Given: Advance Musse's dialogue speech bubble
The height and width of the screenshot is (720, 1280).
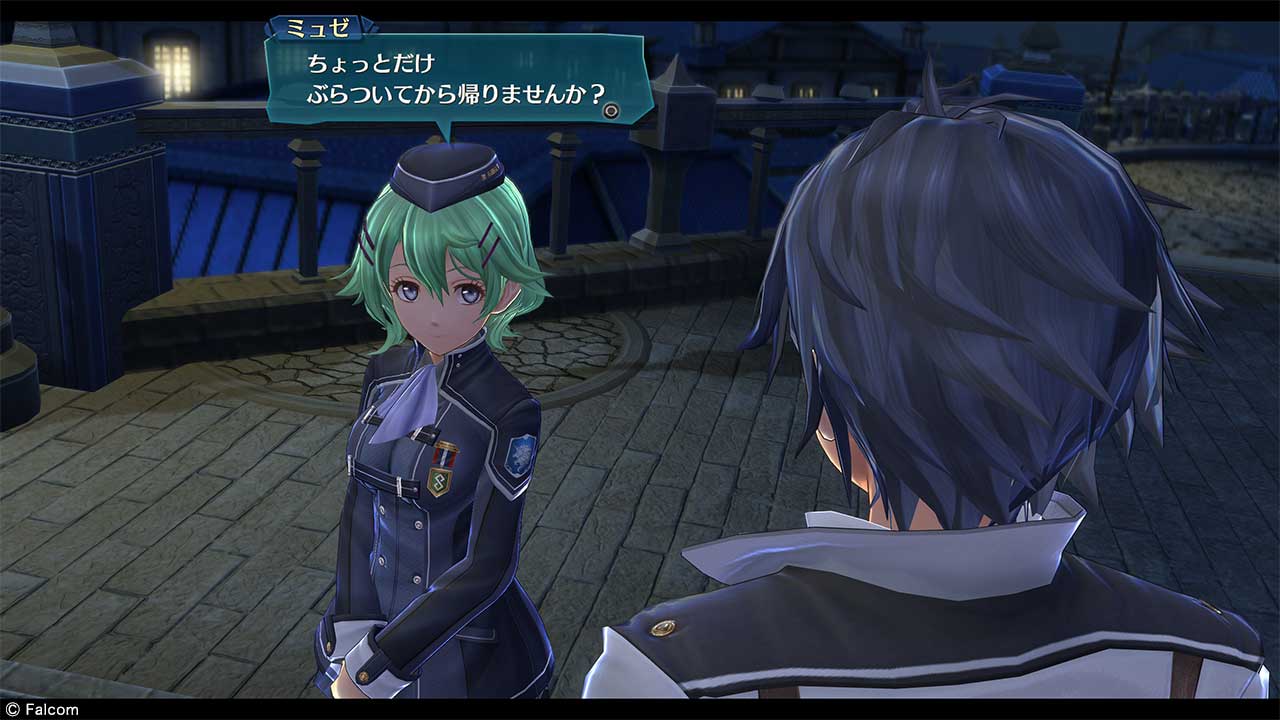Looking at the screenshot, I should (455, 80).
